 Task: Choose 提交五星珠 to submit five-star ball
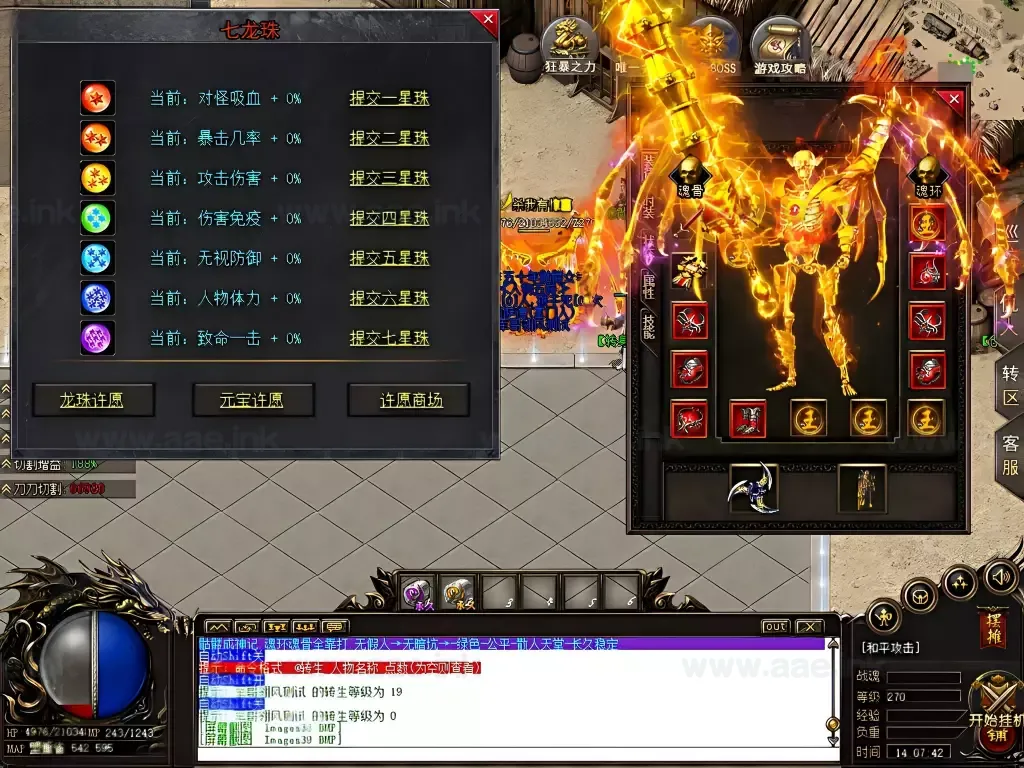(x=389, y=258)
